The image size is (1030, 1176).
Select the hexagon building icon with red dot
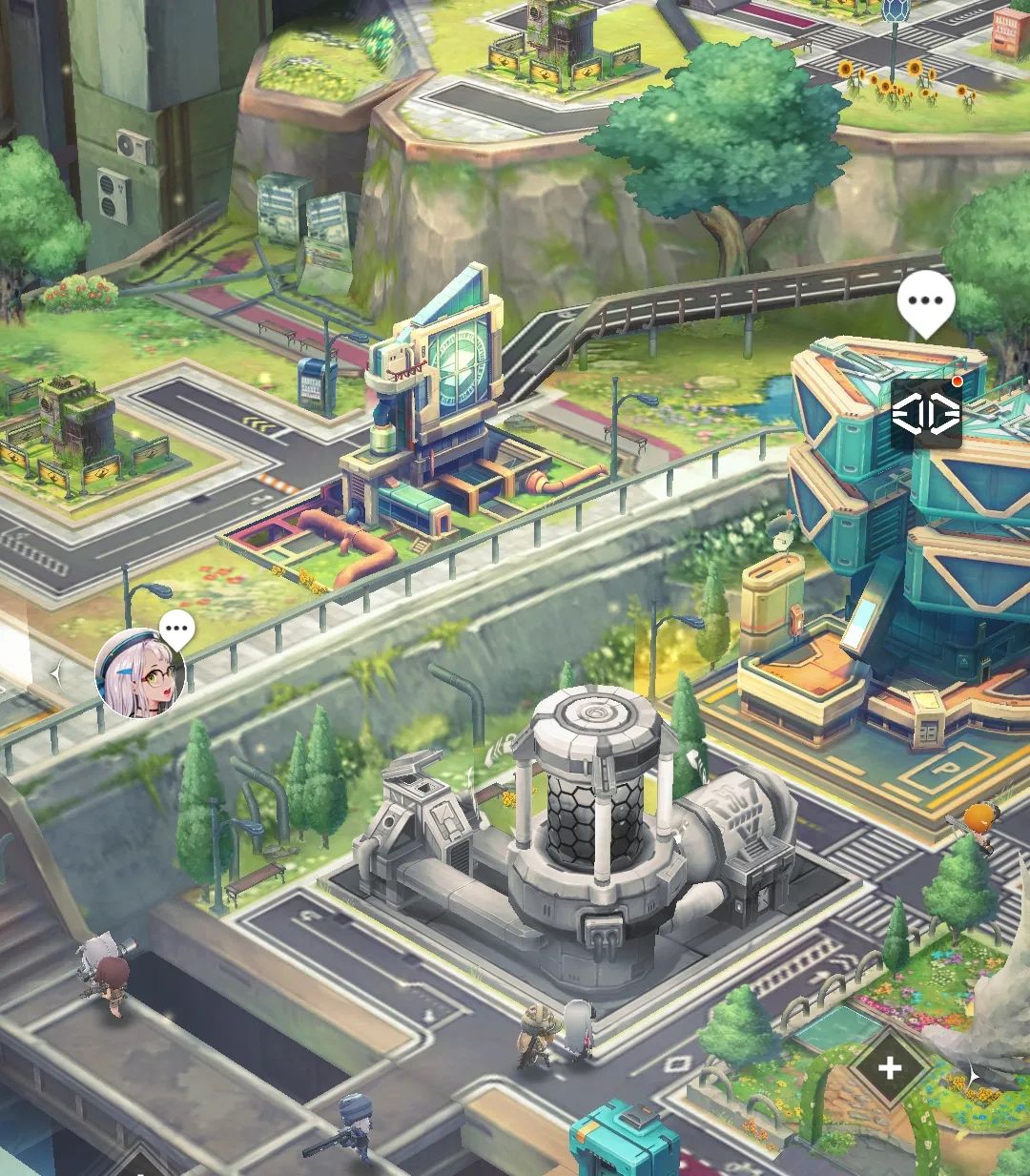(926, 414)
